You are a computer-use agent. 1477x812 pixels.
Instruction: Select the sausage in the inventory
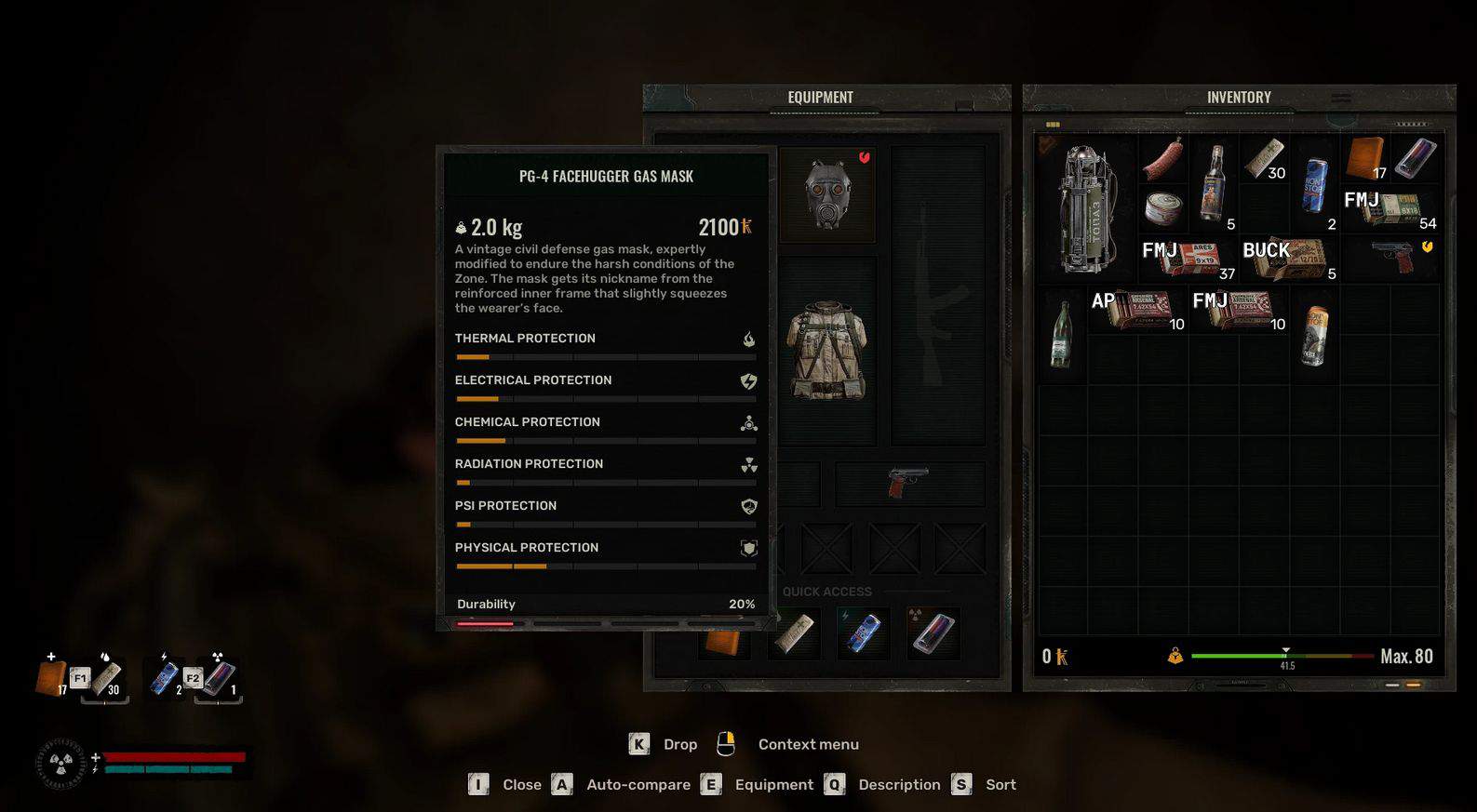[1162, 158]
